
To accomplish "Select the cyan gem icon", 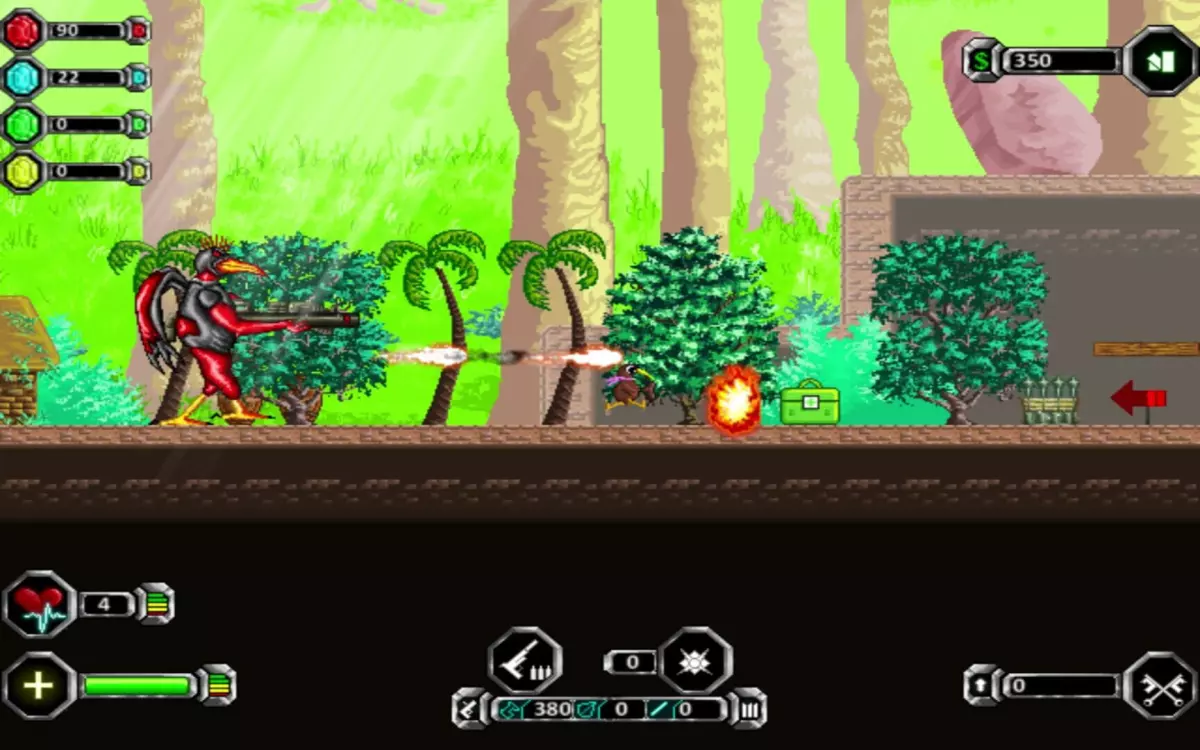I will pyautogui.click(x=23, y=77).
